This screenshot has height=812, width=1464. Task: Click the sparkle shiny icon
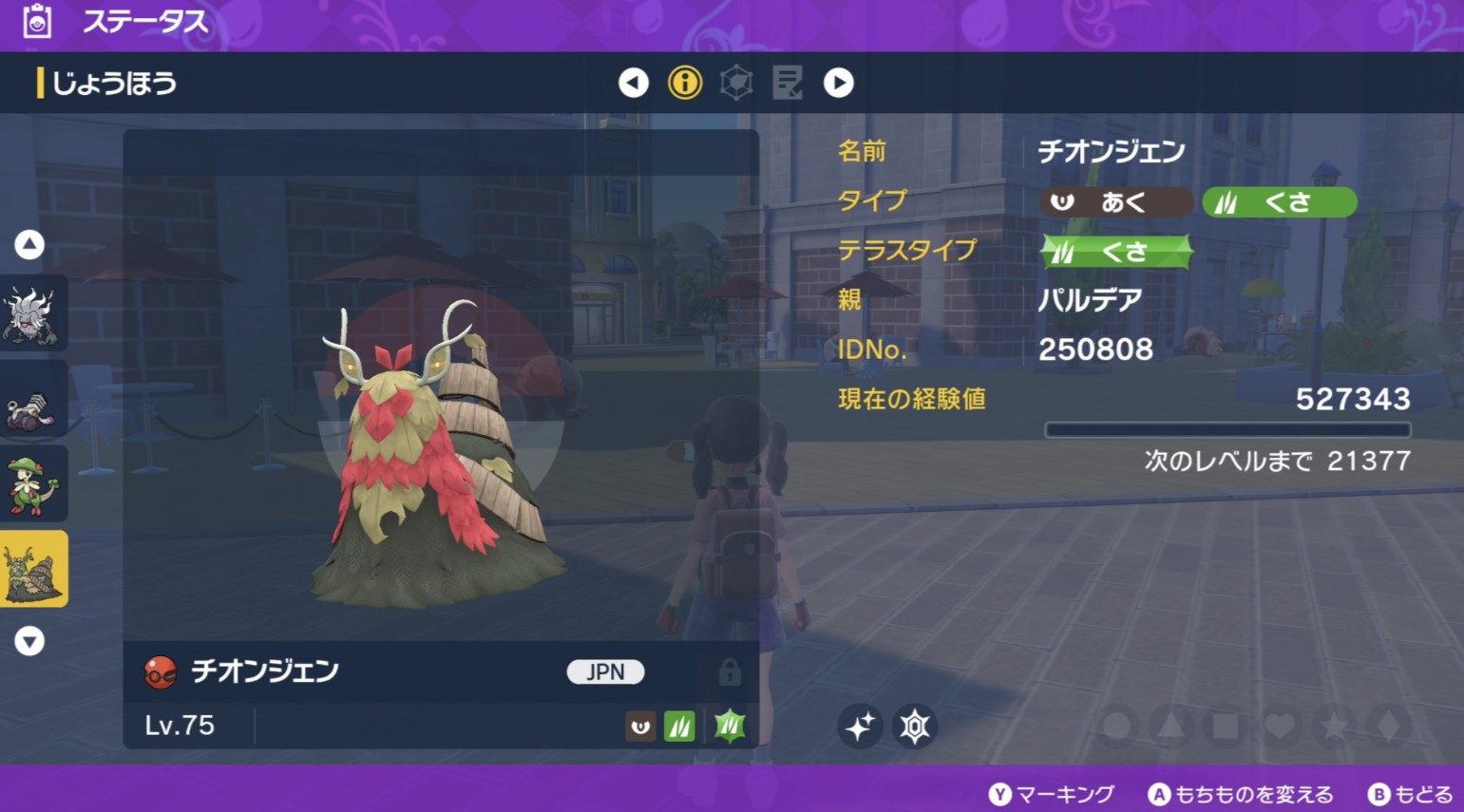coord(860,727)
